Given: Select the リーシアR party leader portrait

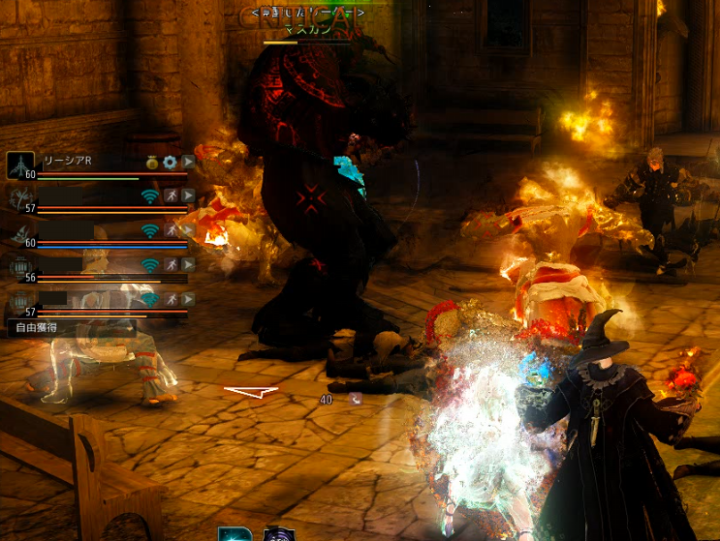Looking at the screenshot, I should pos(20,165).
